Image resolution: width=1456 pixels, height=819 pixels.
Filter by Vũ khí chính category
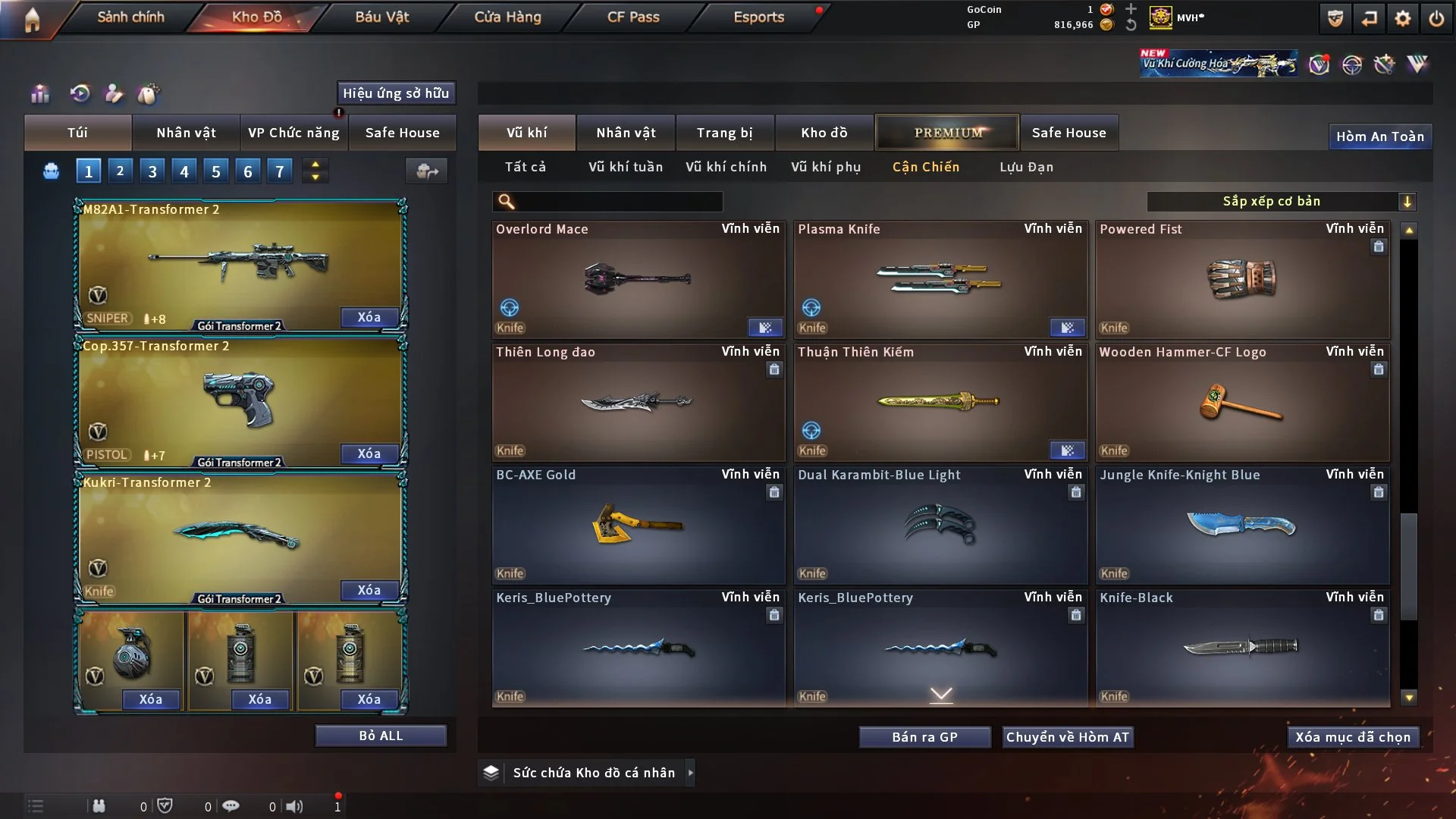726,167
